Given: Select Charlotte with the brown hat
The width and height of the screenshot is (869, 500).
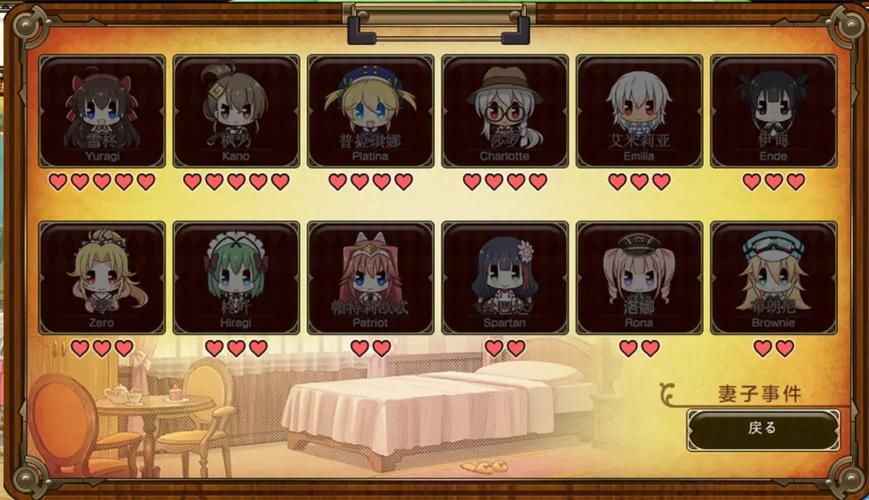Looking at the screenshot, I should 505,111.
